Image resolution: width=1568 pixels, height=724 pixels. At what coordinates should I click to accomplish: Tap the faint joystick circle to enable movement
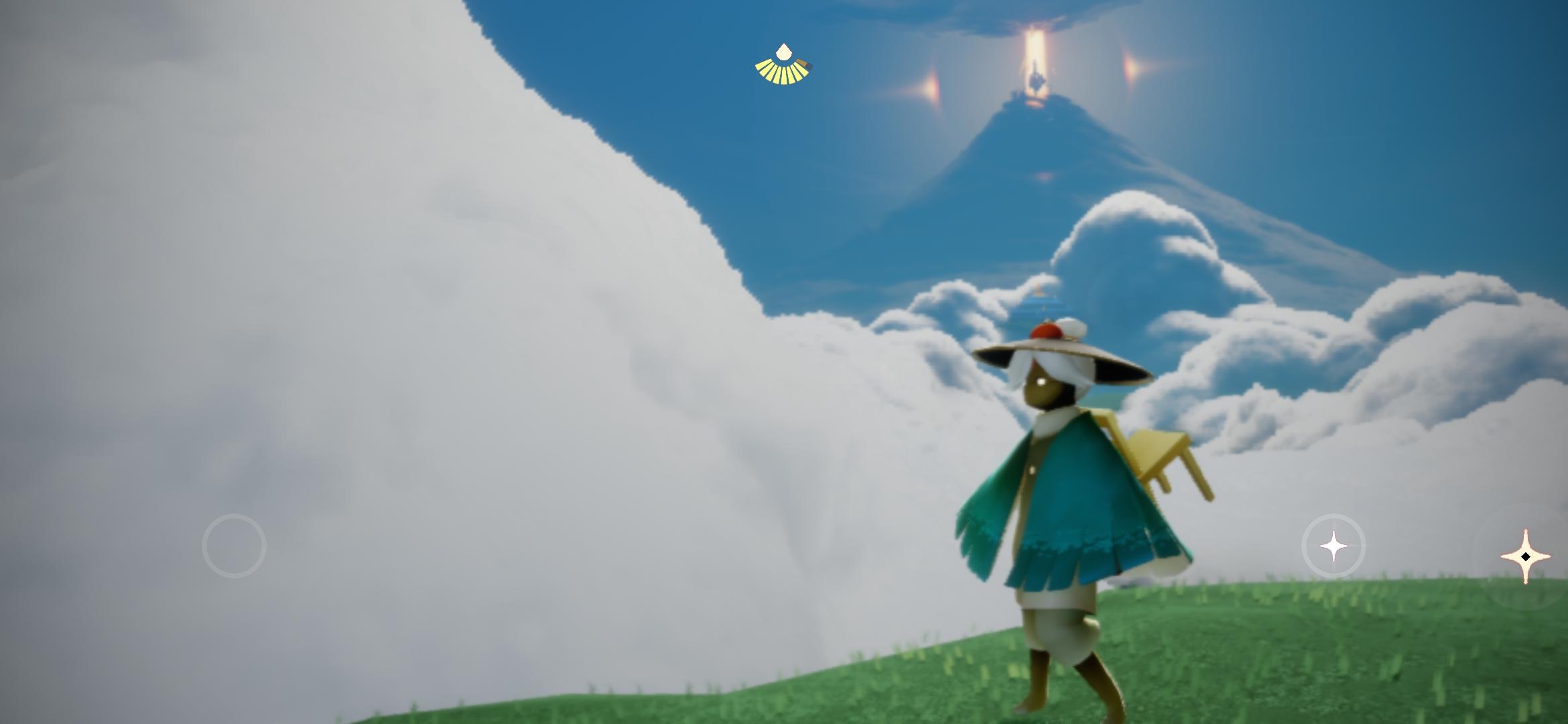pos(233,546)
